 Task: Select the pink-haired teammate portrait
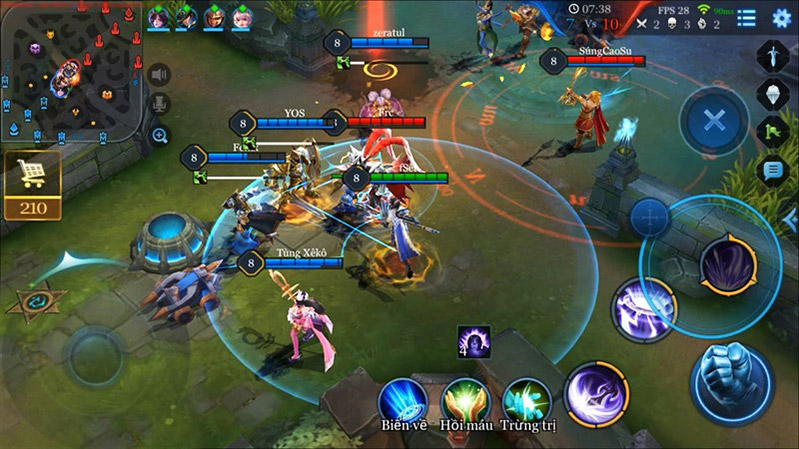tap(242, 17)
